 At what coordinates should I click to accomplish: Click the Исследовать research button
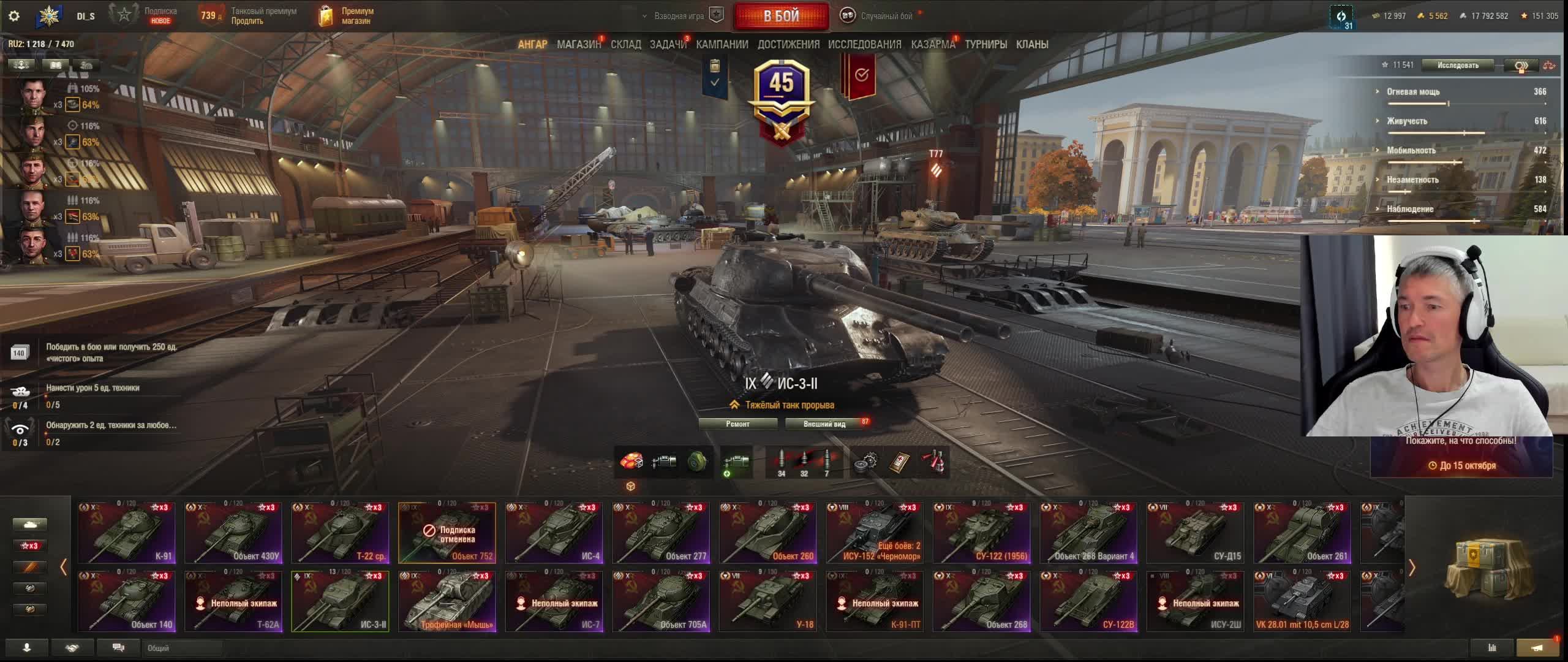[1458, 65]
